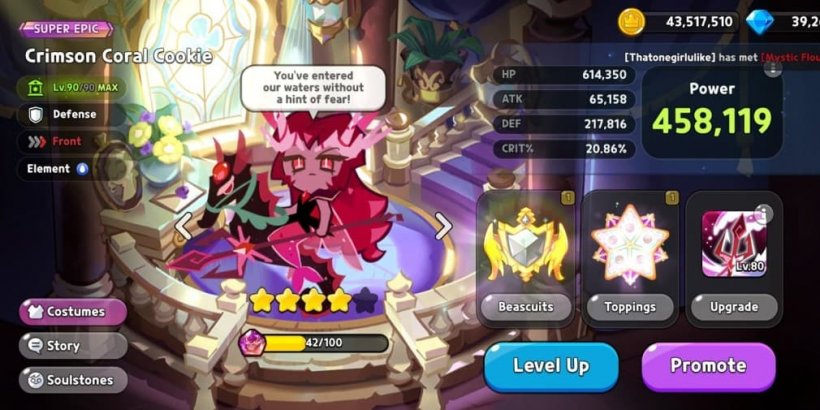
Task: Promote the Crimson Coral Cookie
Action: click(708, 366)
